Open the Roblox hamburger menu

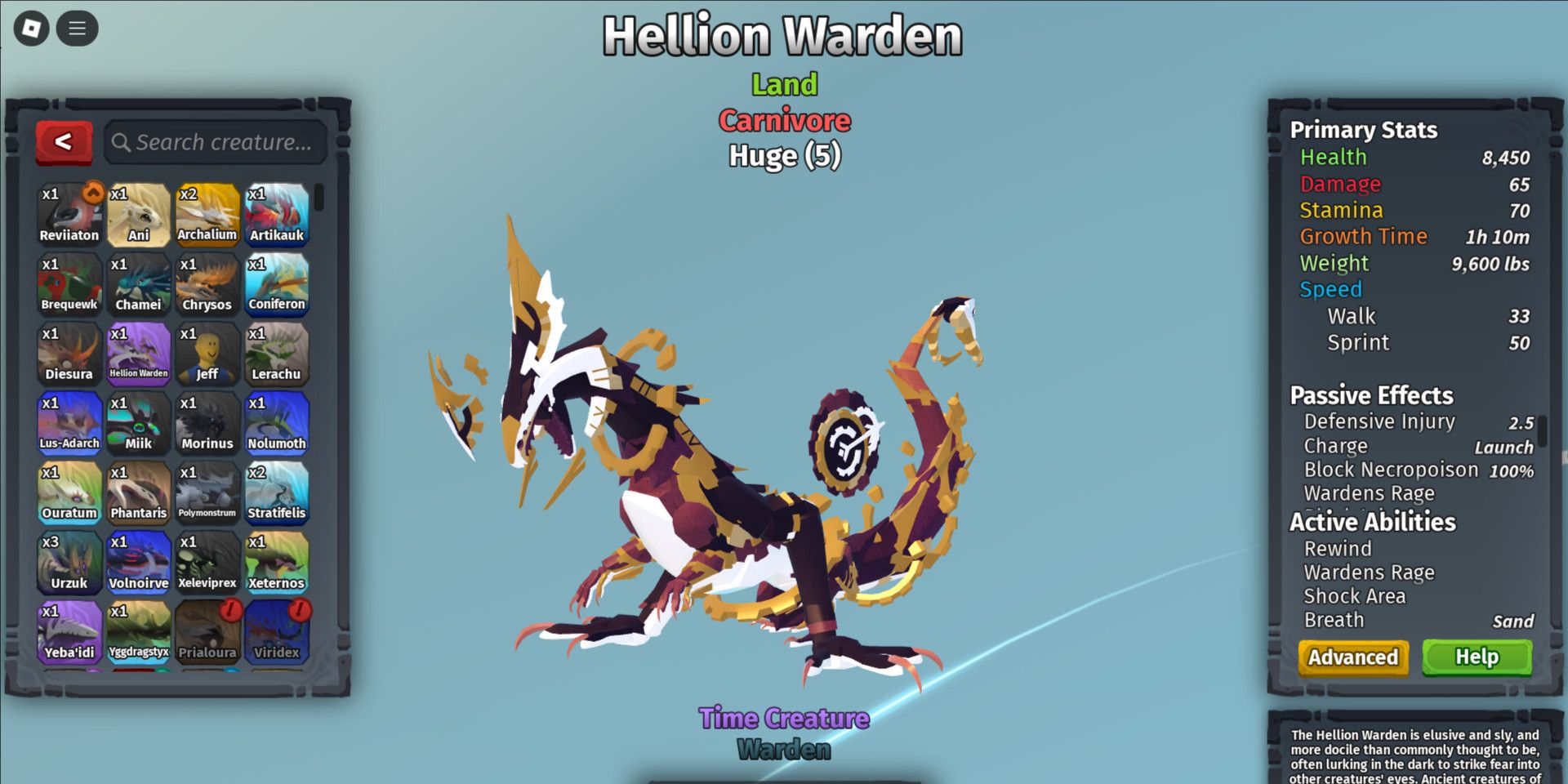coord(78,29)
